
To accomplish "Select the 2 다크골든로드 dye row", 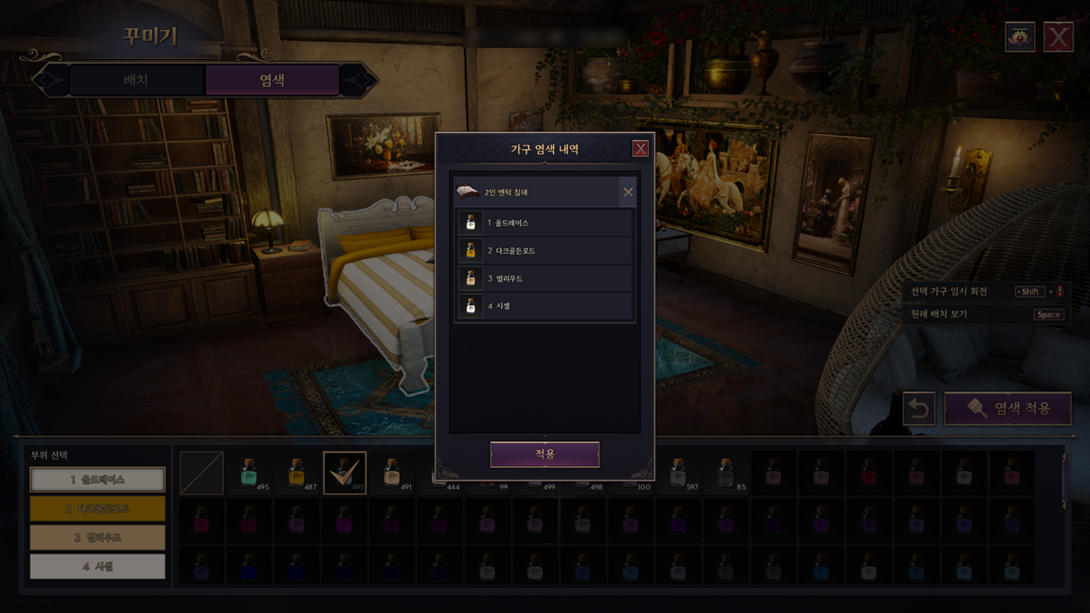I will (x=544, y=251).
